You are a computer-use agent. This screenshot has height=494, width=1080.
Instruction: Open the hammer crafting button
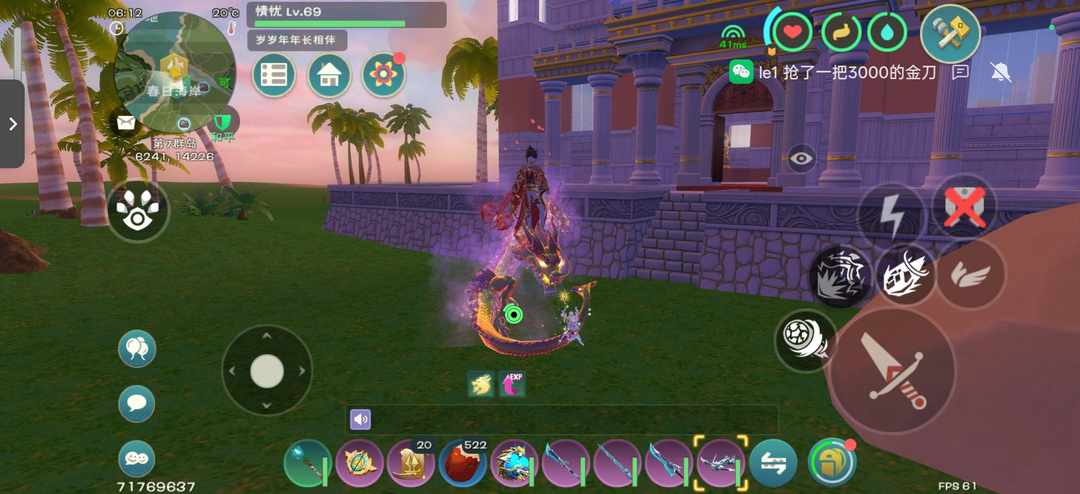point(949,33)
